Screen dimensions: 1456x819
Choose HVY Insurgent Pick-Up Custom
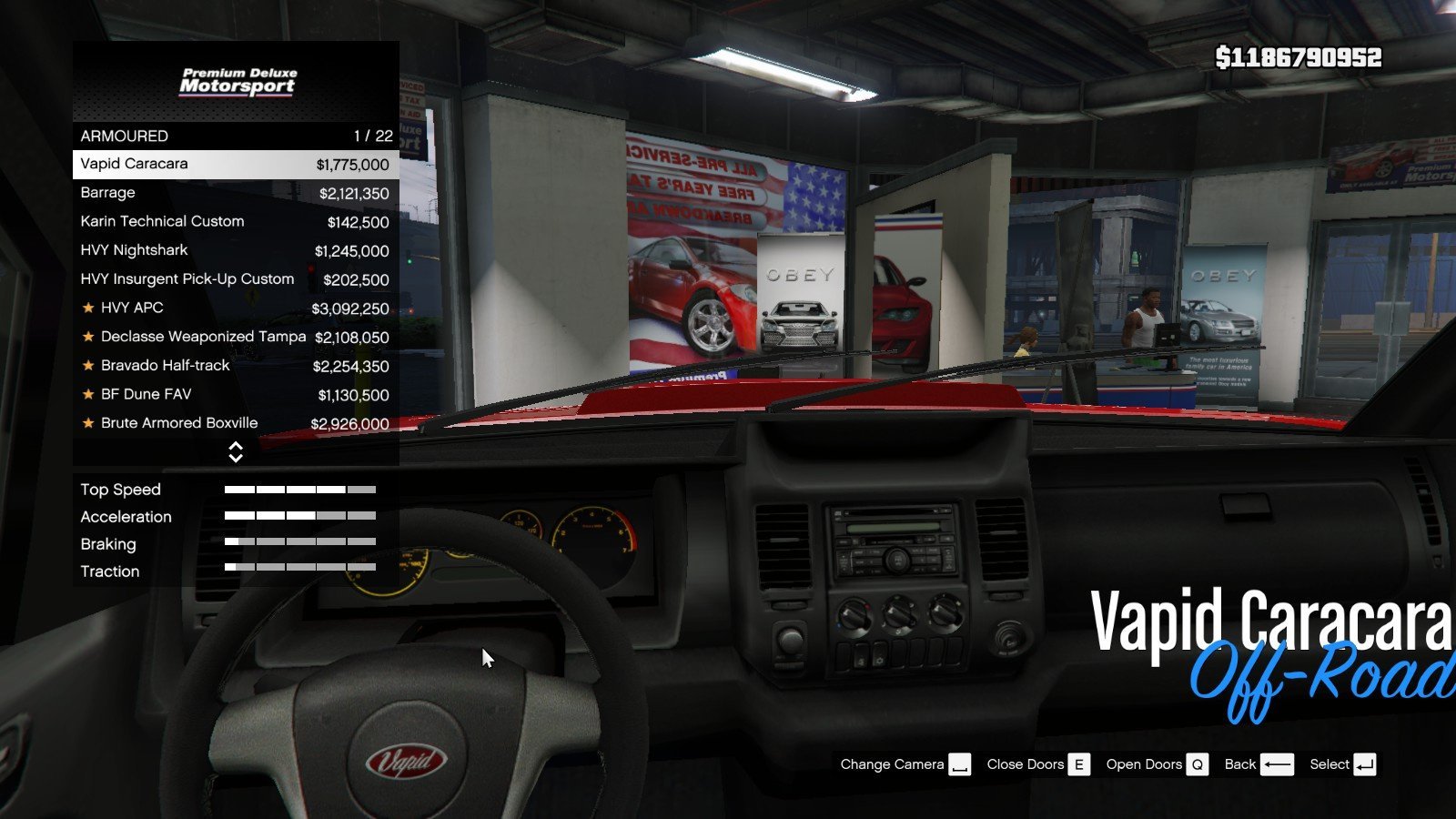click(x=235, y=279)
